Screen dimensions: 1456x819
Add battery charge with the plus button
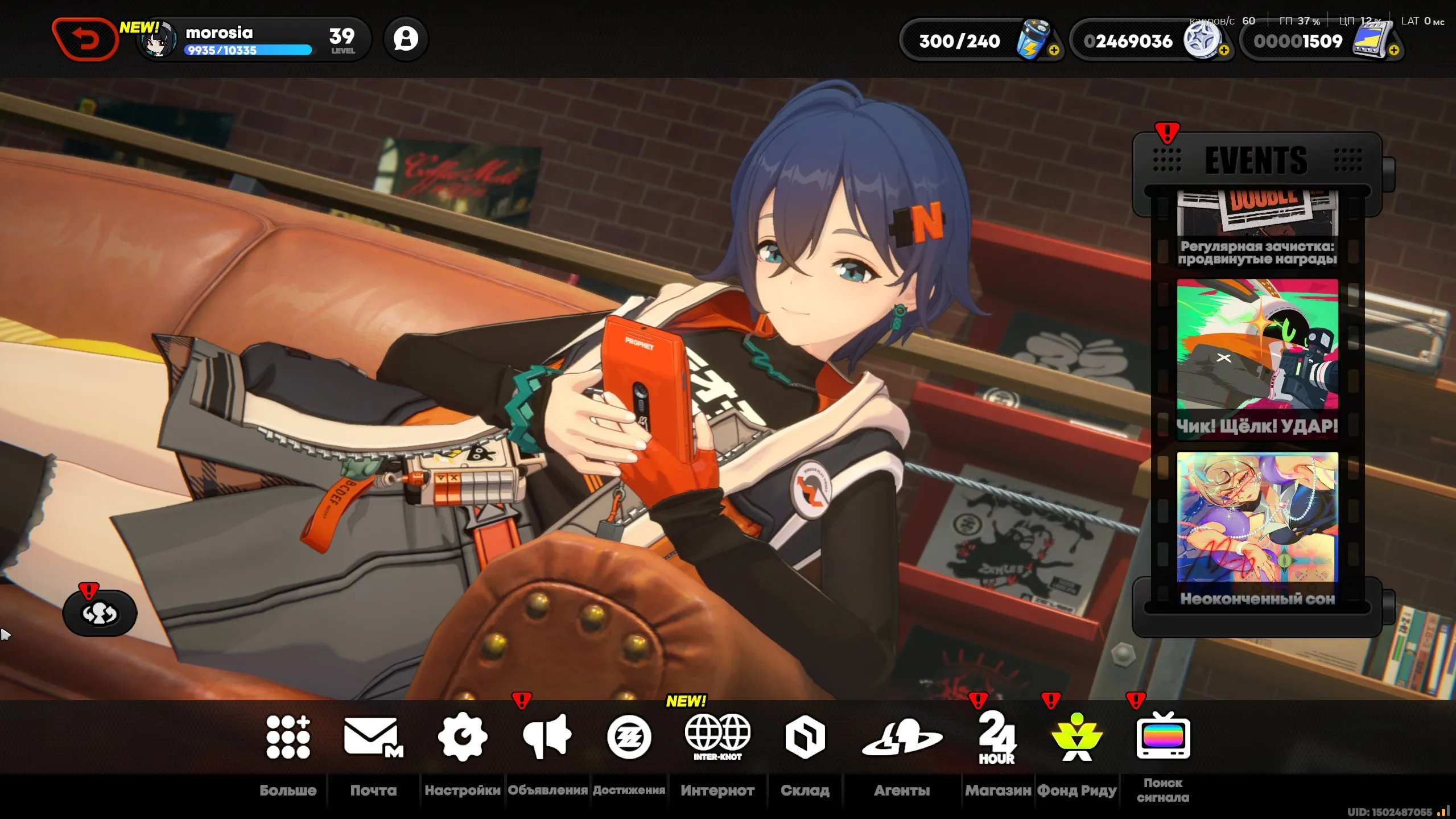[1054, 51]
